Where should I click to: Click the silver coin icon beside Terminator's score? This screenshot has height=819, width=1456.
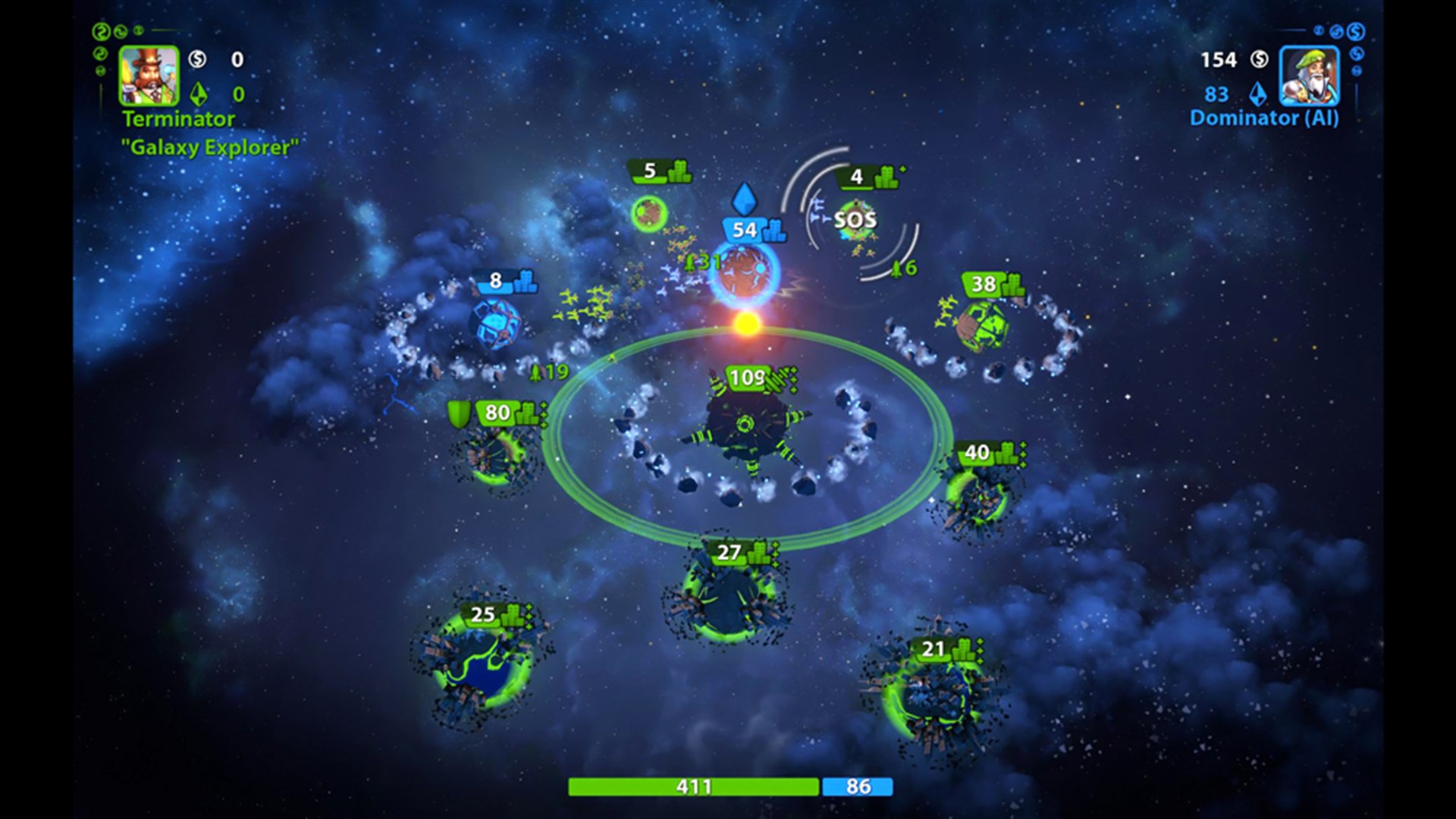[198, 60]
